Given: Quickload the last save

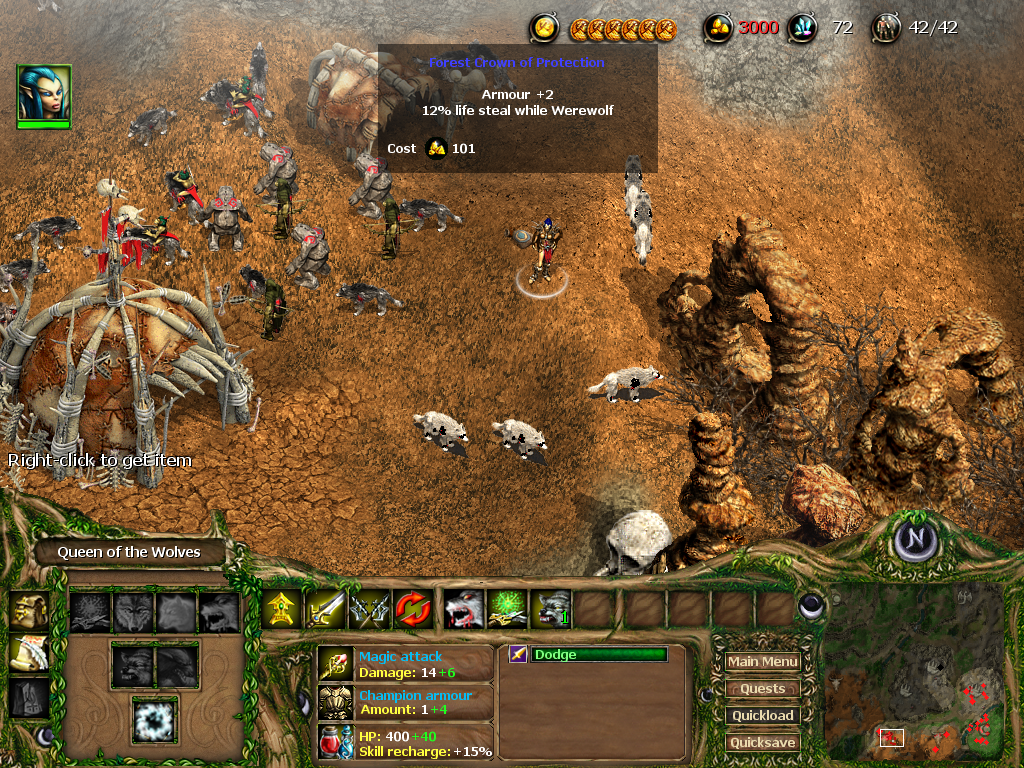Looking at the screenshot, I should click(762, 715).
